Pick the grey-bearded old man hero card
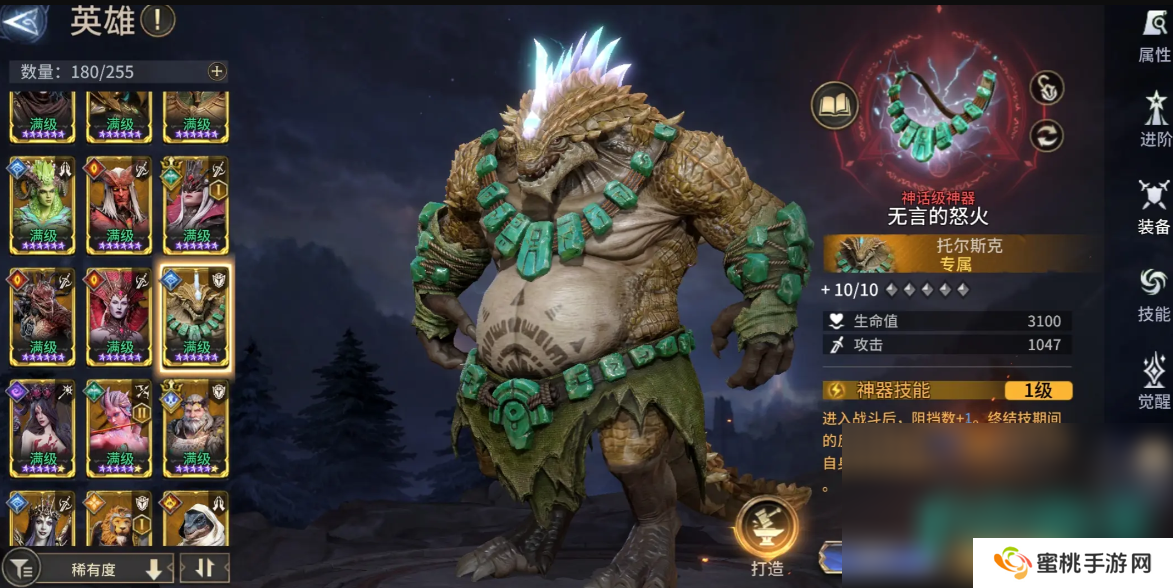The height and width of the screenshot is (588, 1173). (x=196, y=426)
